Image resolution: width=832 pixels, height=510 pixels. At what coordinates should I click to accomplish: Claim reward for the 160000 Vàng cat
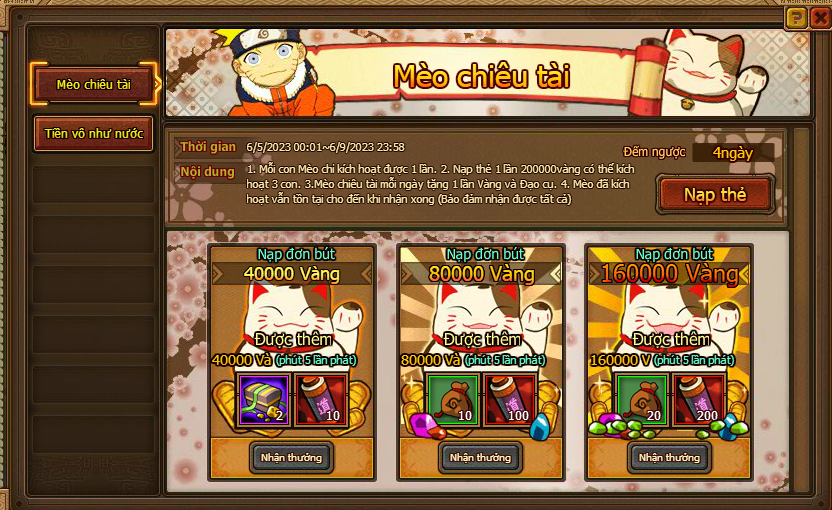click(670, 457)
